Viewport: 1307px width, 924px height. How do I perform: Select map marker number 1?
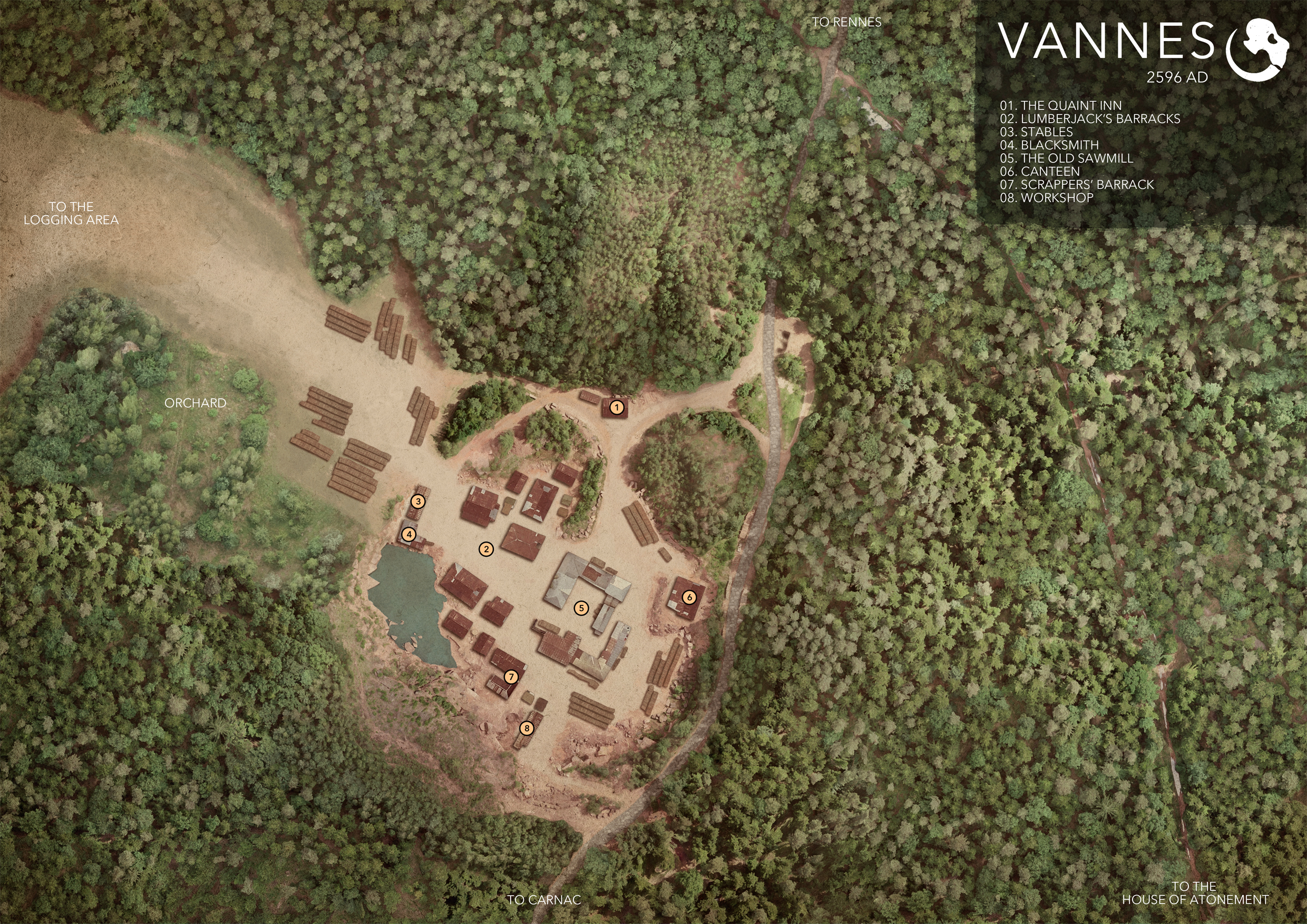(617, 407)
